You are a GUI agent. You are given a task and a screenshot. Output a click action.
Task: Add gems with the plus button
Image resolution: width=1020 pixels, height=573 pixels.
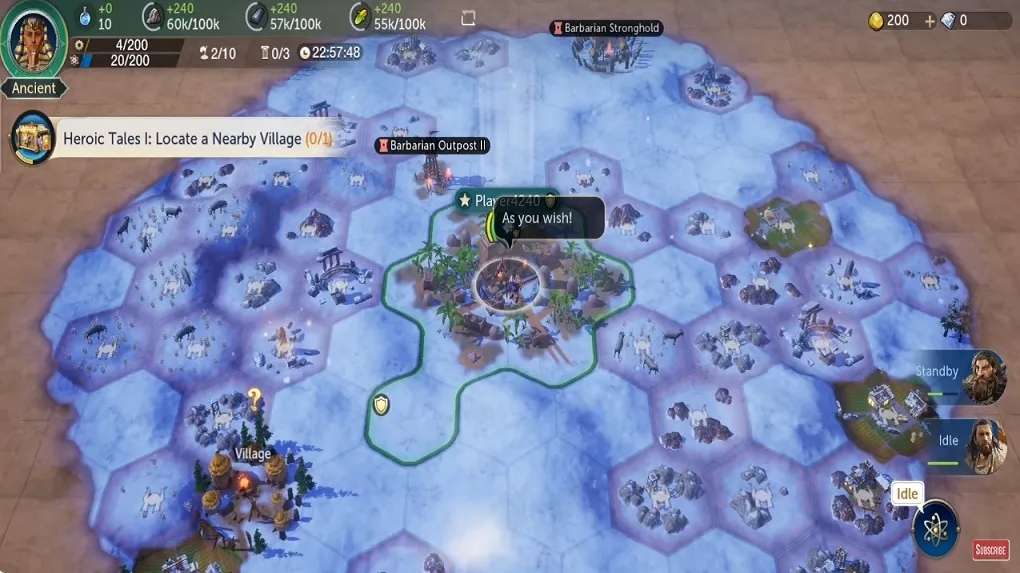tap(930, 21)
